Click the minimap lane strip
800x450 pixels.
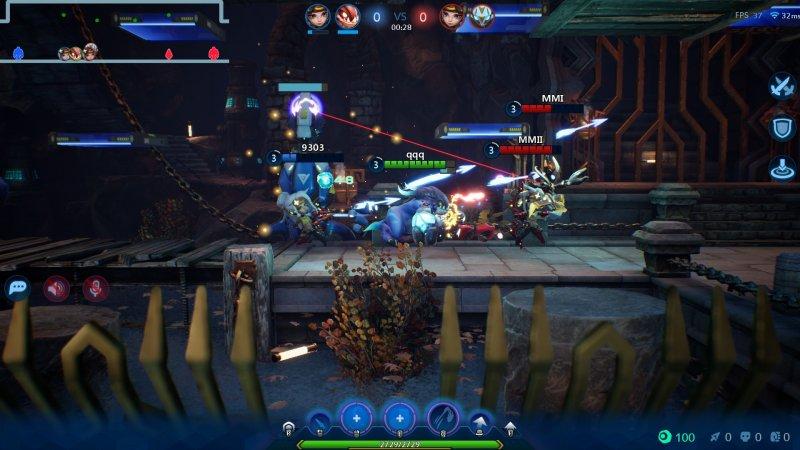tap(115, 53)
